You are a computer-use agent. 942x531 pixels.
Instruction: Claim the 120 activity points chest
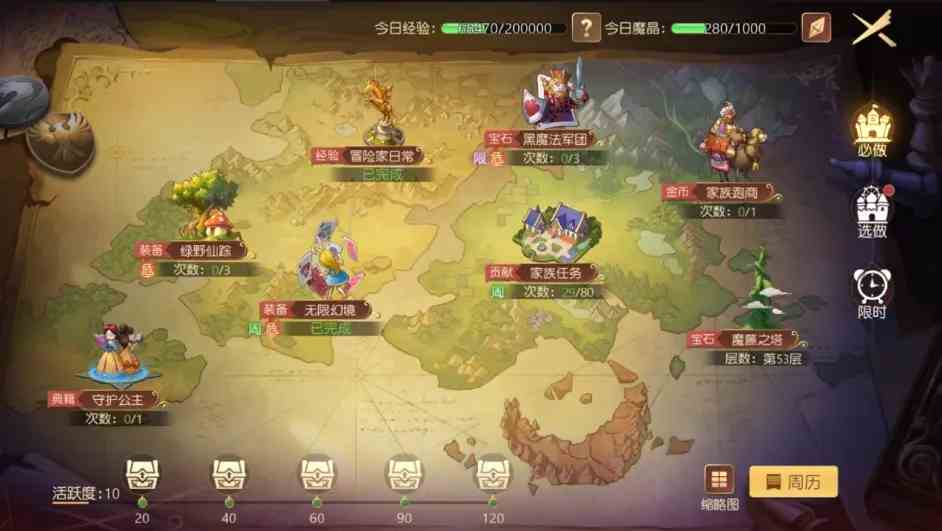point(492,471)
